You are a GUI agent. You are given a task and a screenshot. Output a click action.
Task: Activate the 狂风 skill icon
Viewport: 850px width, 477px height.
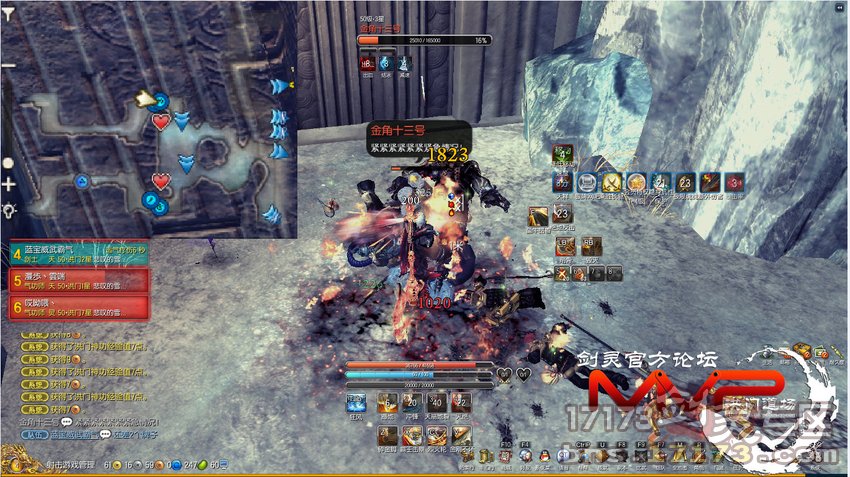[357, 404]
